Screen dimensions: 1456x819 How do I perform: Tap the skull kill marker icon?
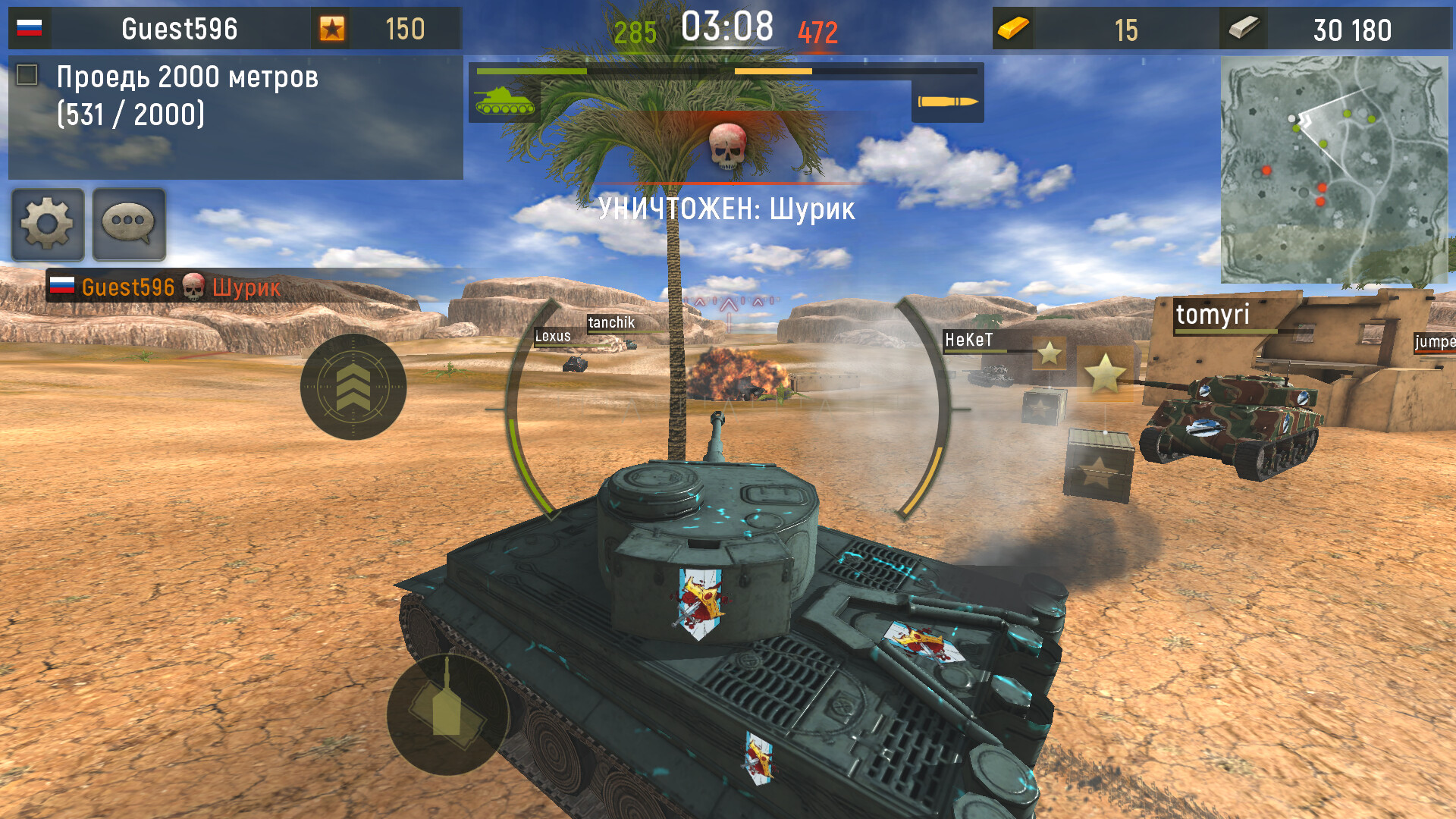coord(726,146)
